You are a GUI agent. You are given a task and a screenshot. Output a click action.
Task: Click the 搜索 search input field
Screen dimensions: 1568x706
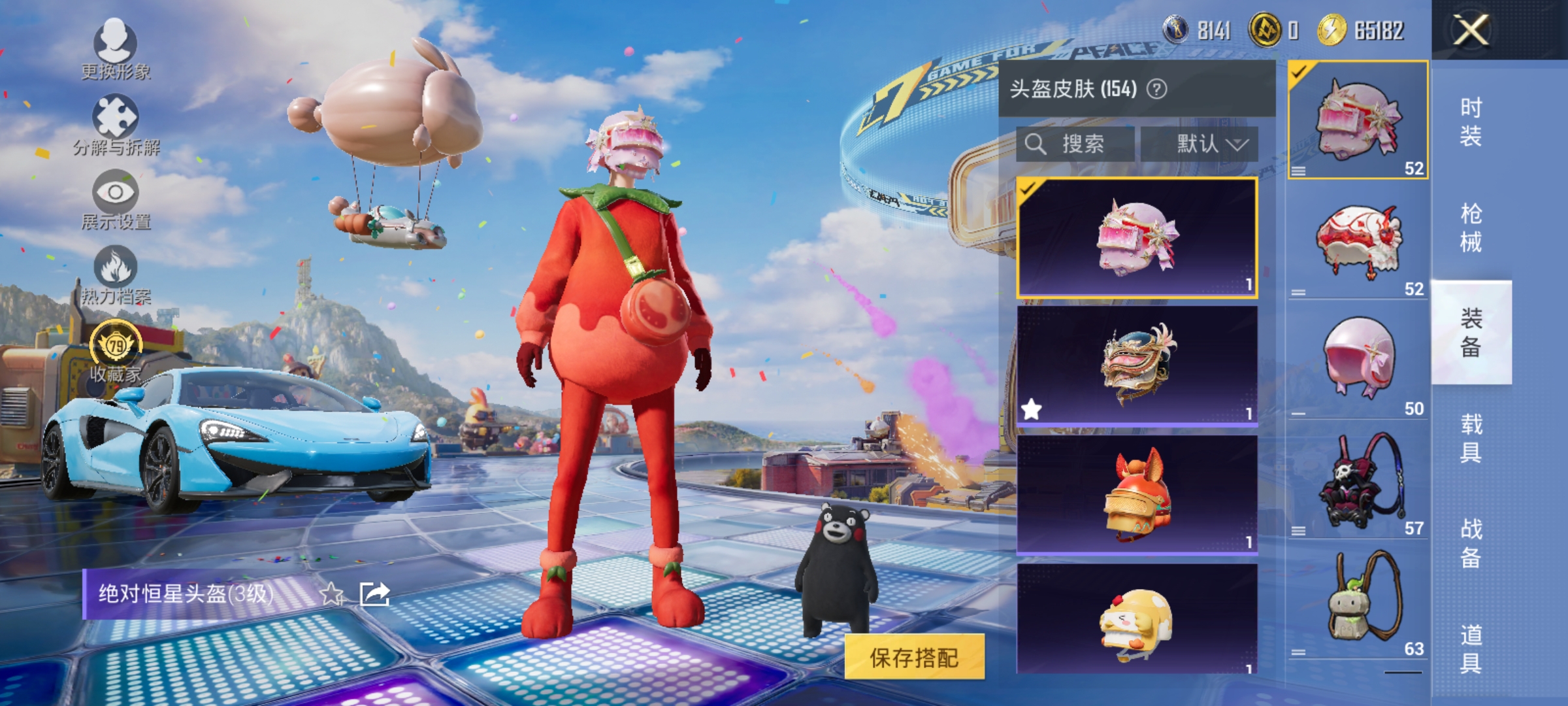(x=1075, y=145)
